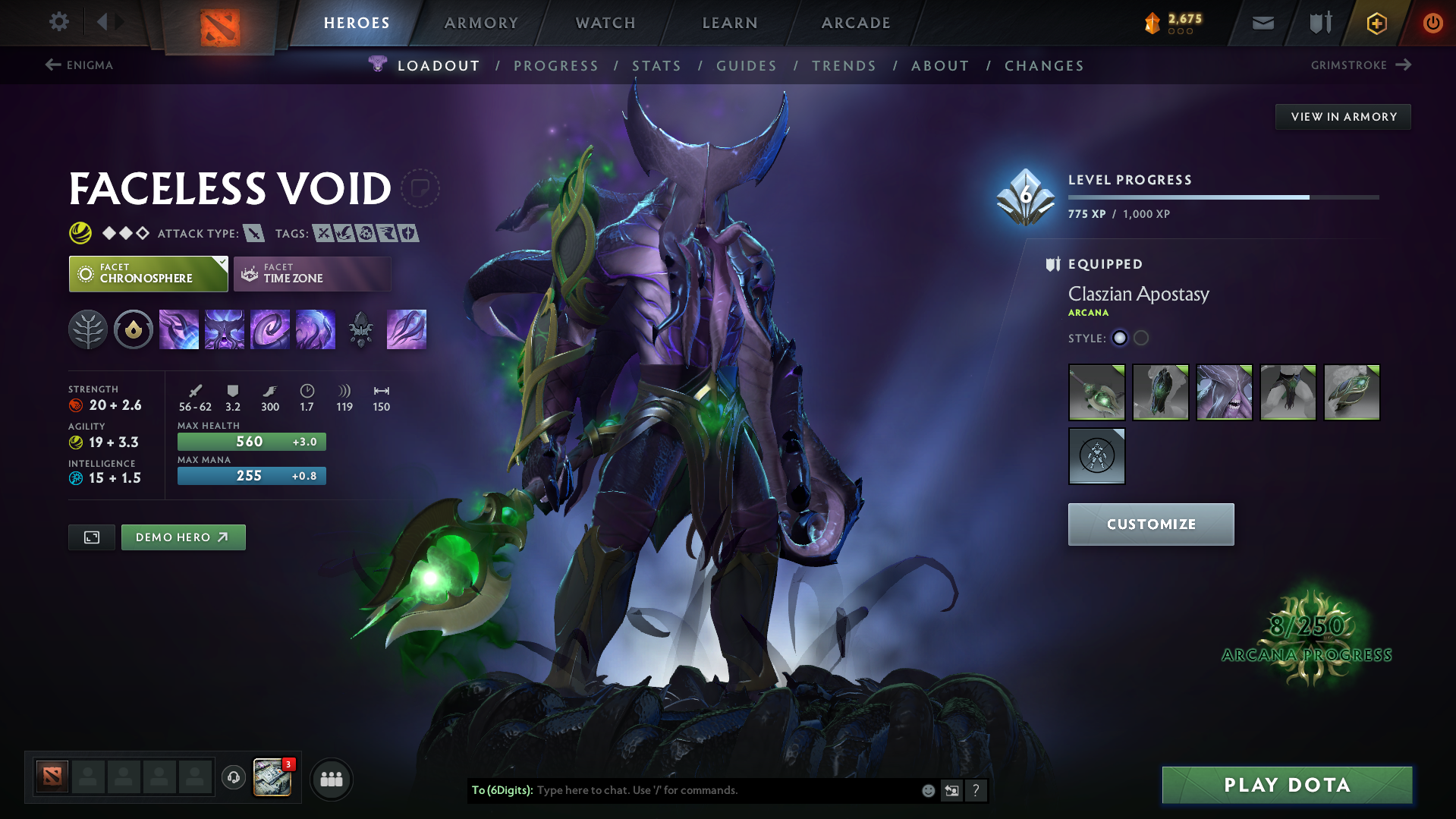Select the second Arcana style radio button
The width and height of the screenshot is (1456, 819).
click(x=1141, y=339)
